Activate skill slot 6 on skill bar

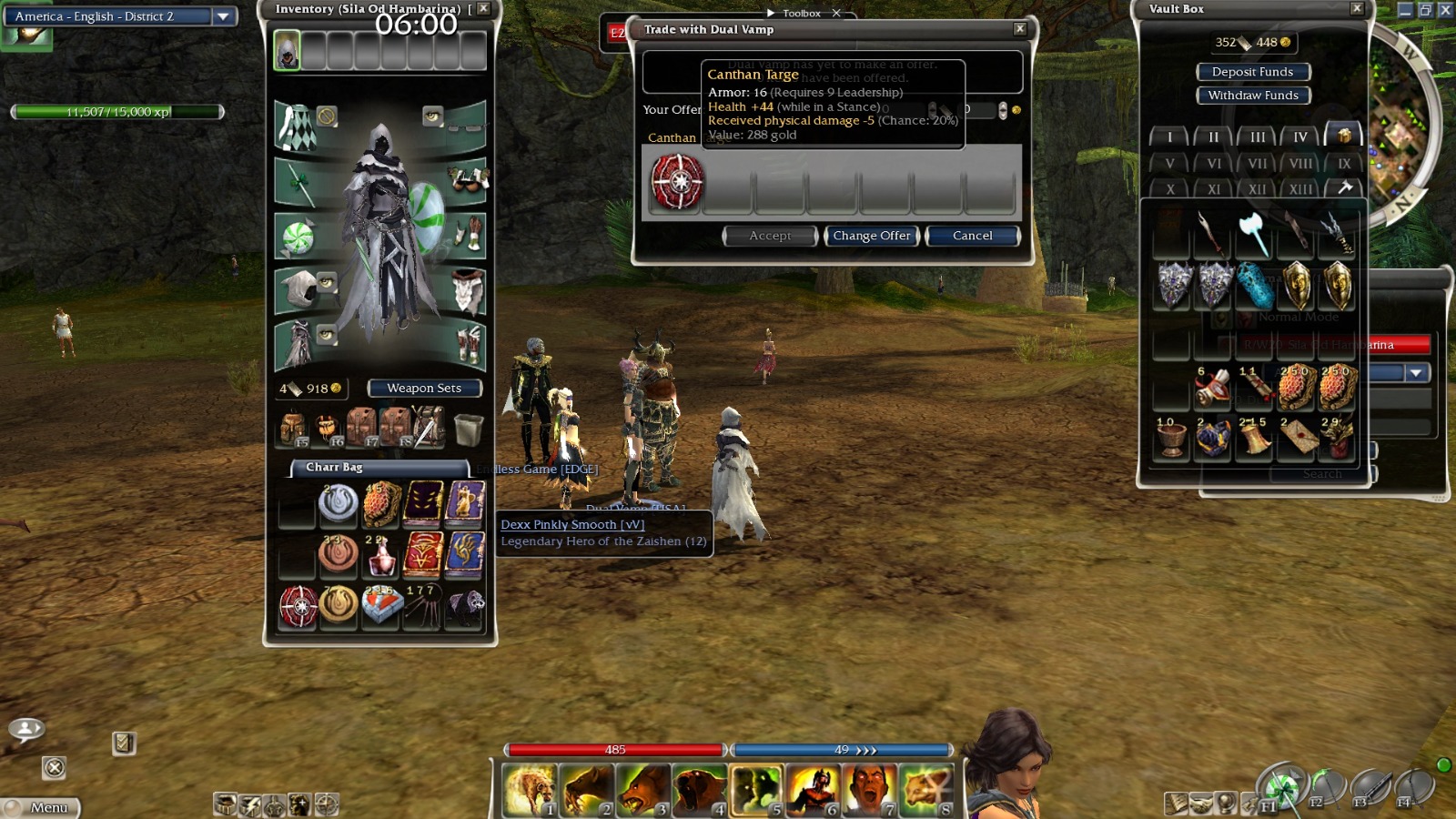pos(813,789)
